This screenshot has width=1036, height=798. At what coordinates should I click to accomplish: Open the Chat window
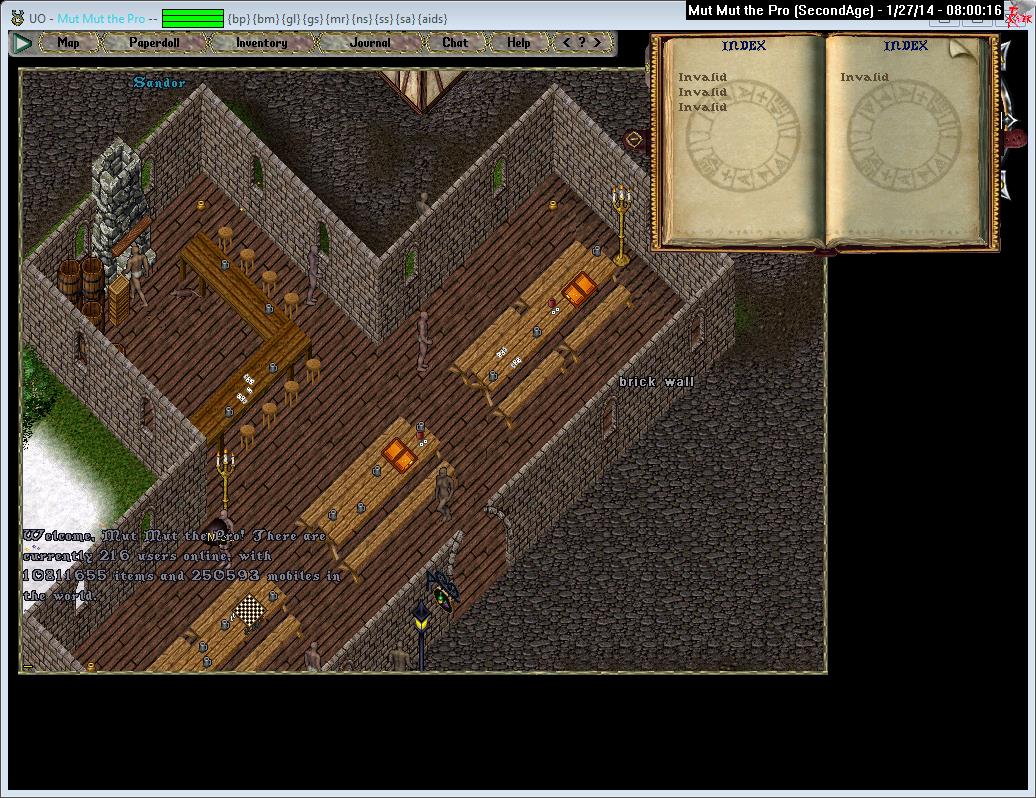pyautogui.click(x=455, y=43)
